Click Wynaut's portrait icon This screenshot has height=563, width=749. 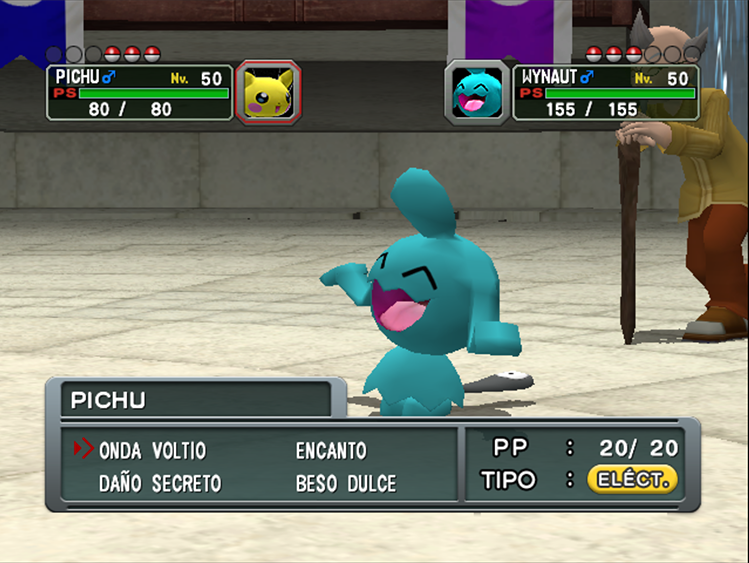[477, 93]
